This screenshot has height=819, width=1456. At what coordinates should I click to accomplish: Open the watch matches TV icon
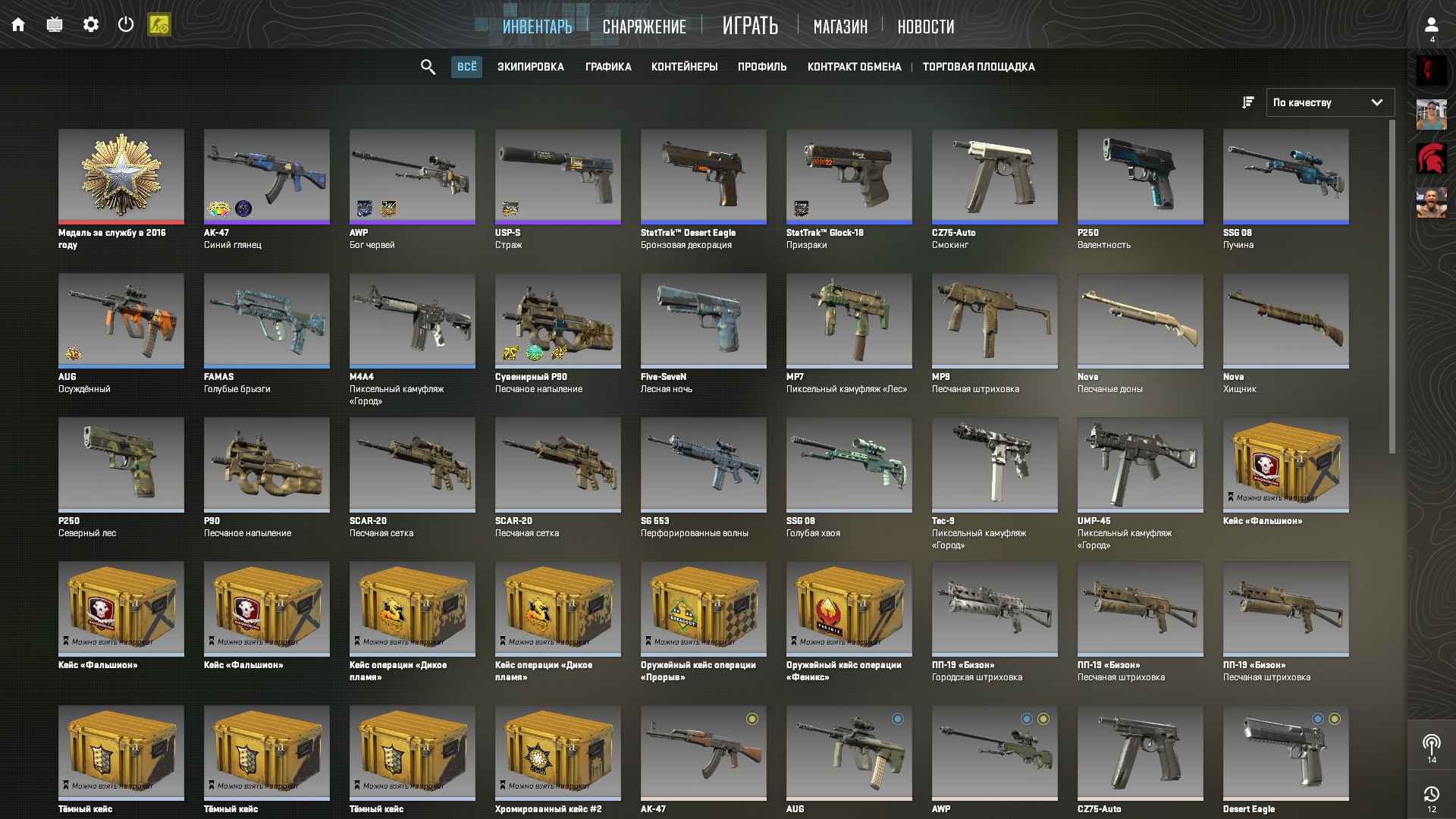54,24
